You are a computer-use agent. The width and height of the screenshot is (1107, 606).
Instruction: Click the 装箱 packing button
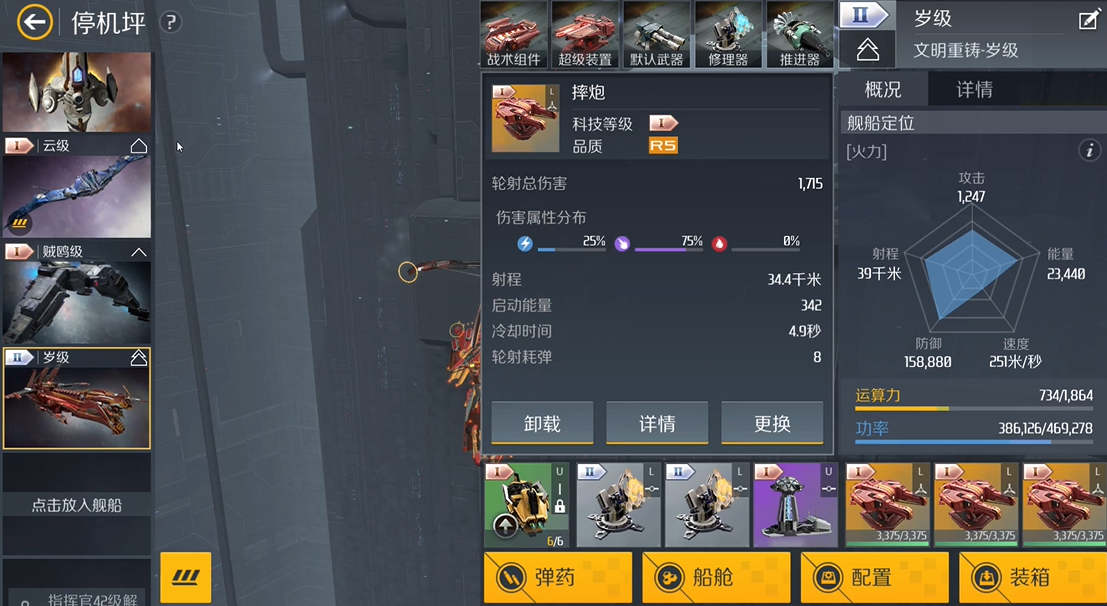point(1032,578)
